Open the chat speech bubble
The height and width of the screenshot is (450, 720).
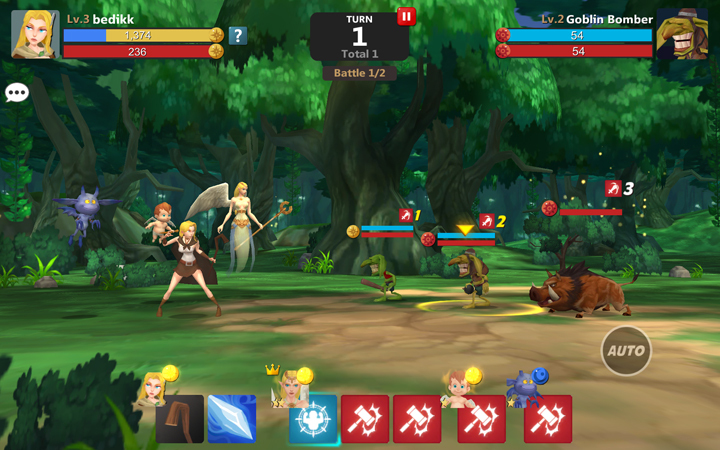[17, 93]
